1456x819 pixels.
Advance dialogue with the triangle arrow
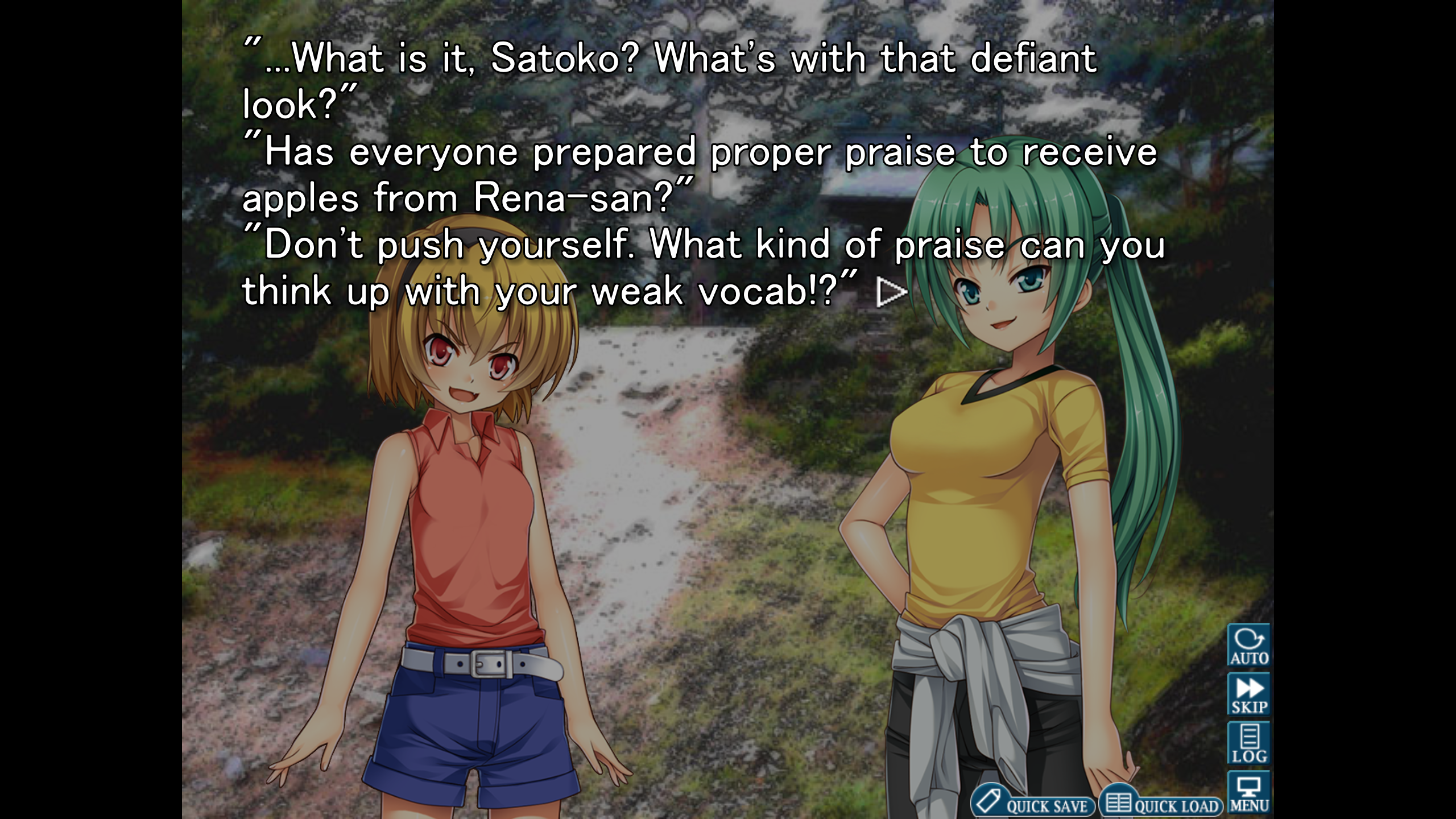(x=891, y=292)
